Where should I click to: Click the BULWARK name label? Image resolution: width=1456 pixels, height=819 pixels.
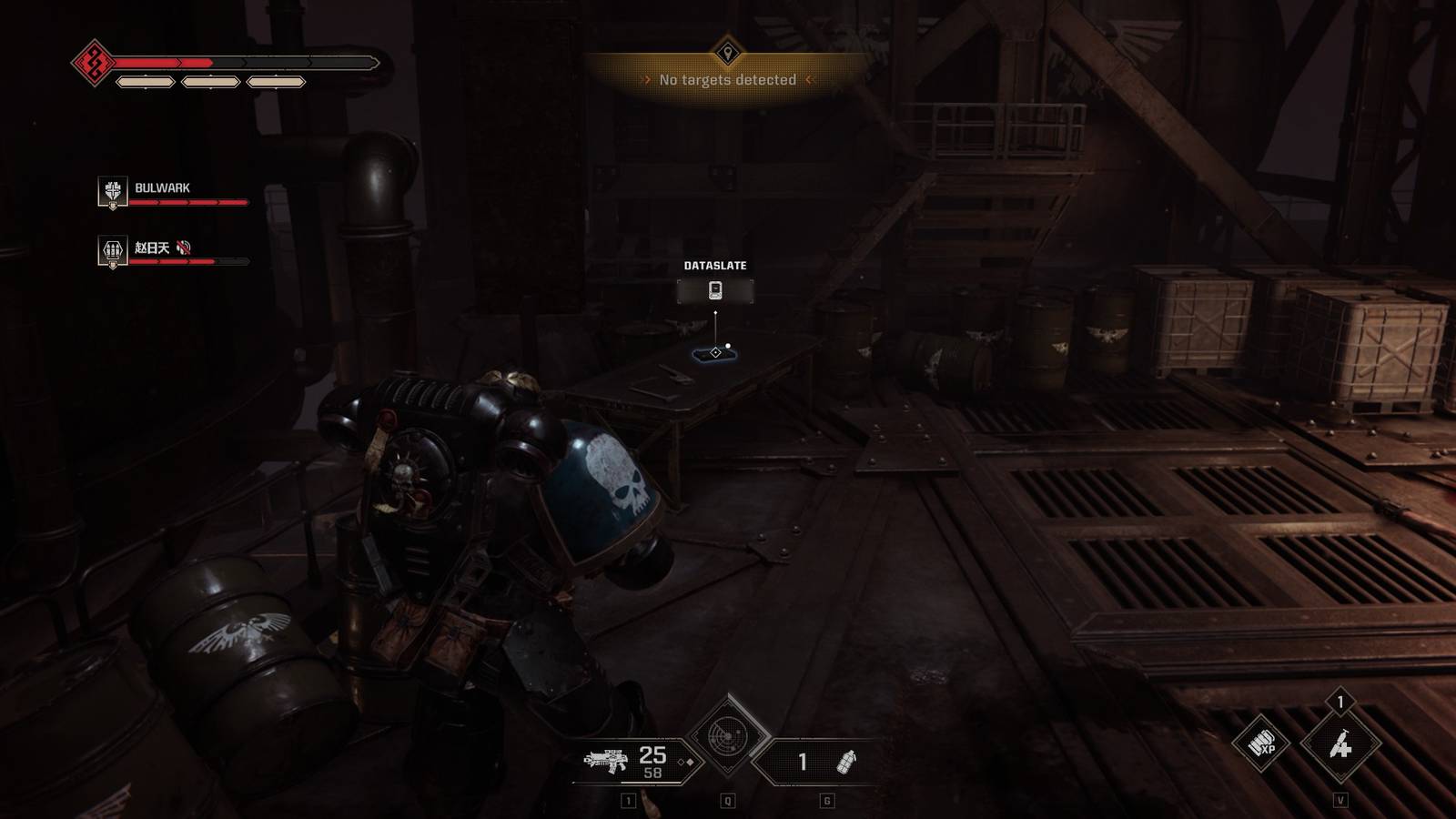pyautogui.click(x=162, y=187)
